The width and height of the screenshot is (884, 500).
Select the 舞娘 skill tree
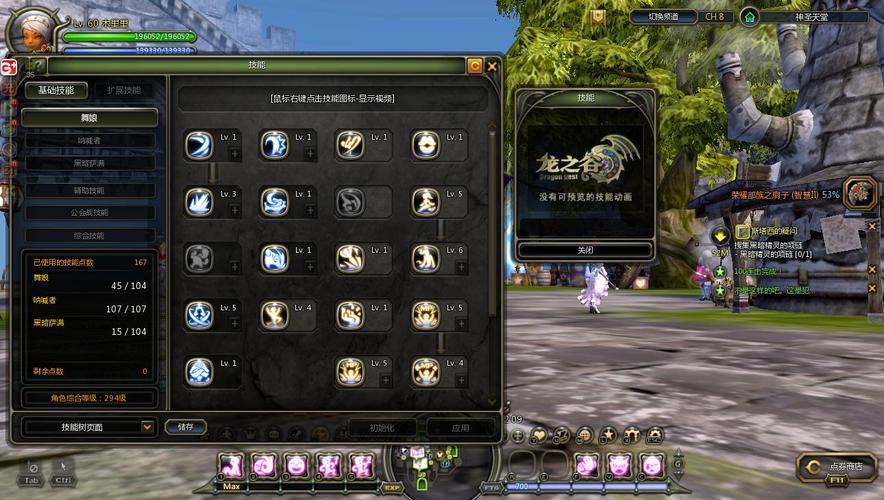pyautogui.click(x=90, y=117)
